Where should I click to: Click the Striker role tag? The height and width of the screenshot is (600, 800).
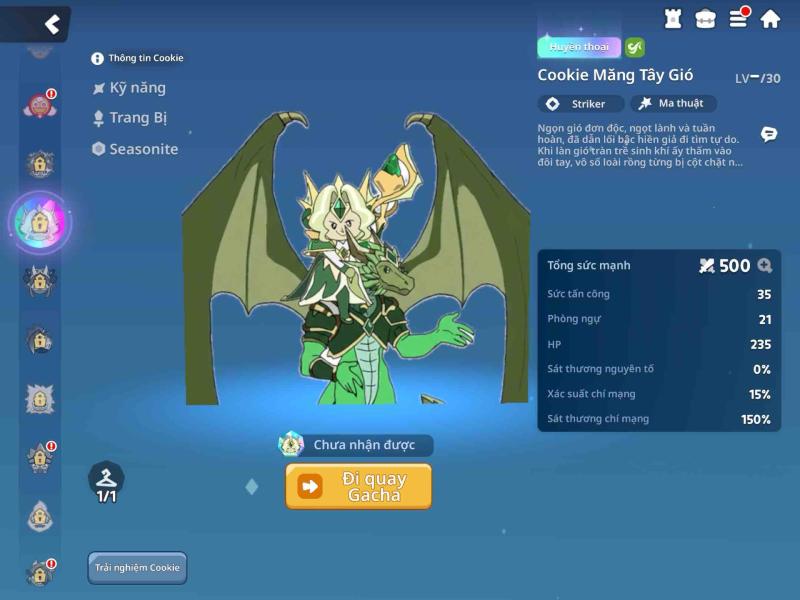581,104
